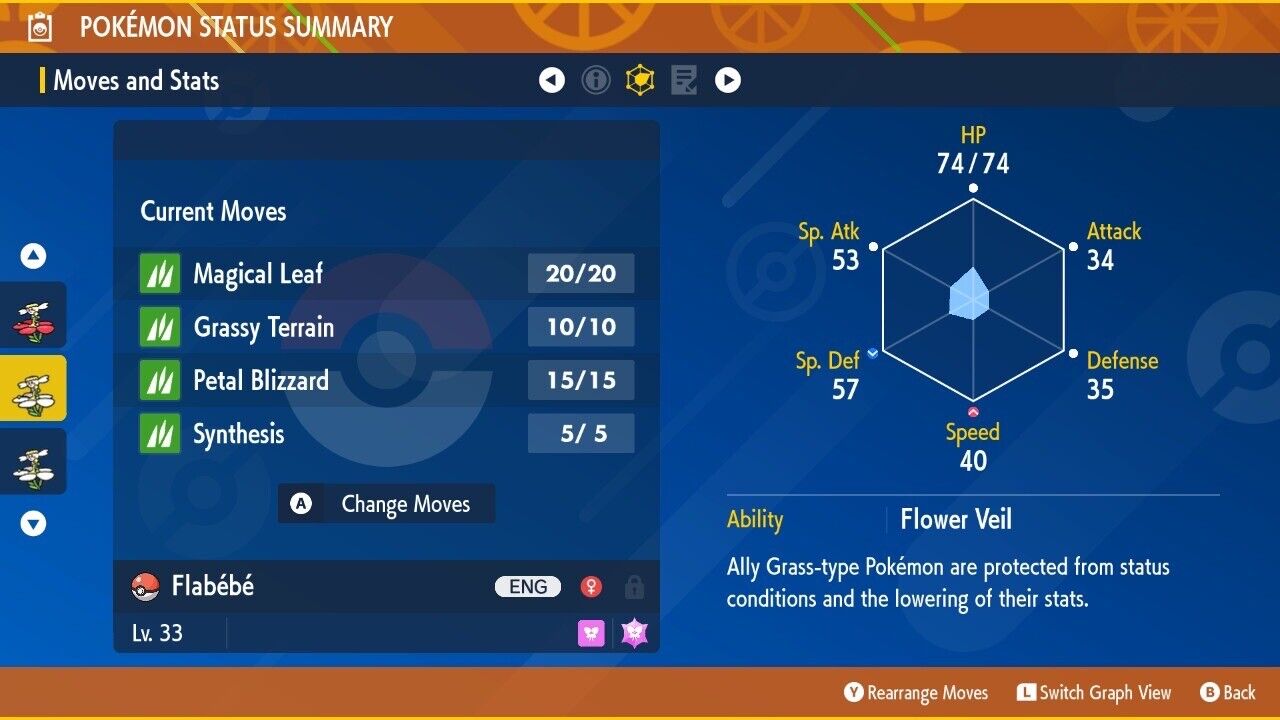The width and height of the screenshot is (1280, 720).
Task: Go to the next summary page arrow
Action: [728, 80]
